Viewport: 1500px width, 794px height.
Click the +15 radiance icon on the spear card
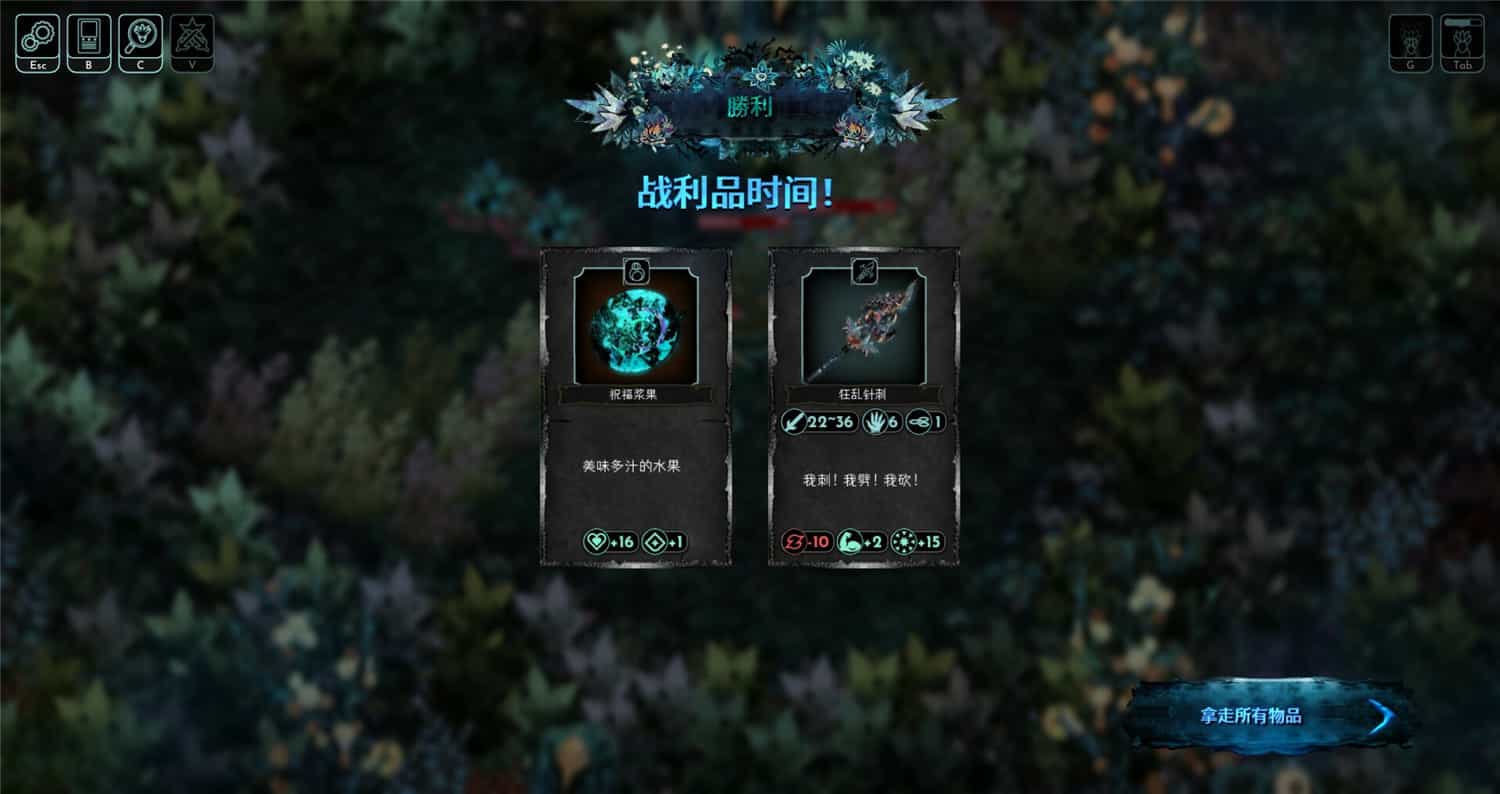point(906,542)
